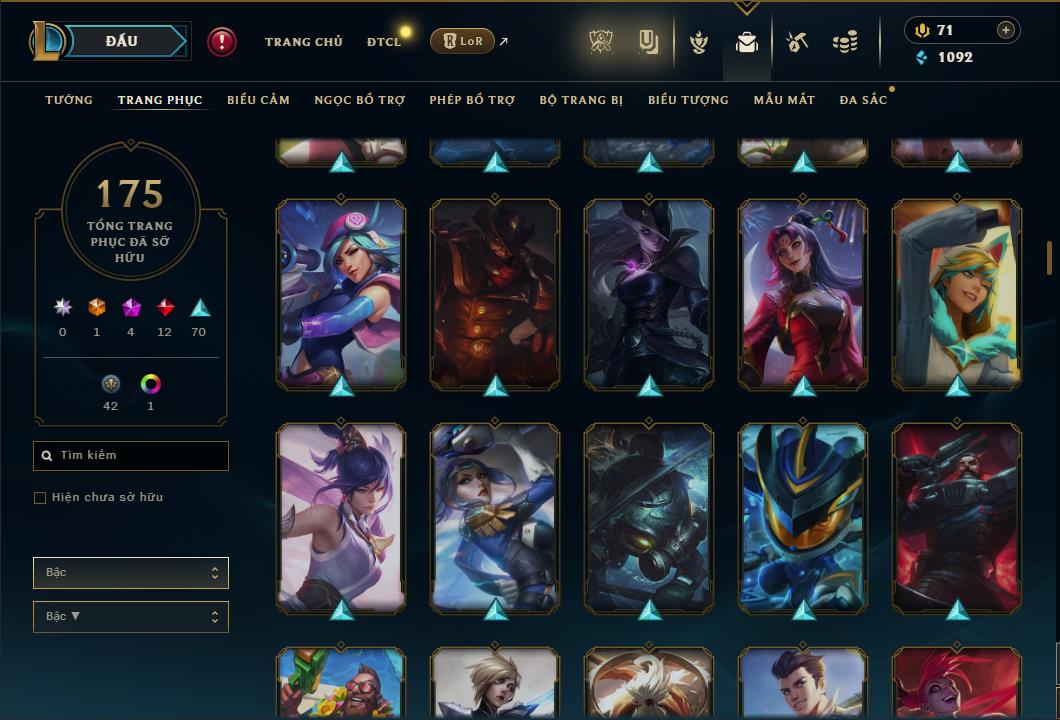Open the BIỂU TƯỢNG tab
The width and height of the screenshot is (1060, 720).
tap(688, 100)
